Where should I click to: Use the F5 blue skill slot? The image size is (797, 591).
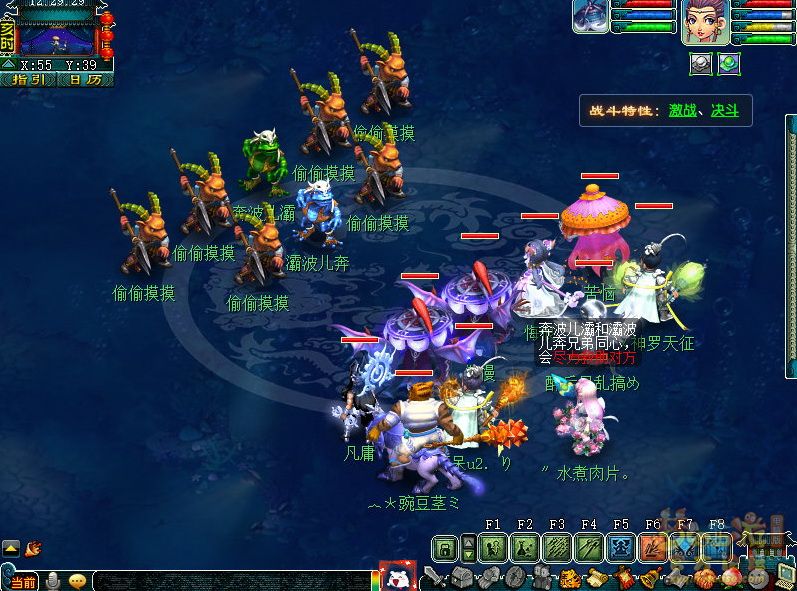pyautogui.click(x=620, y=547)
